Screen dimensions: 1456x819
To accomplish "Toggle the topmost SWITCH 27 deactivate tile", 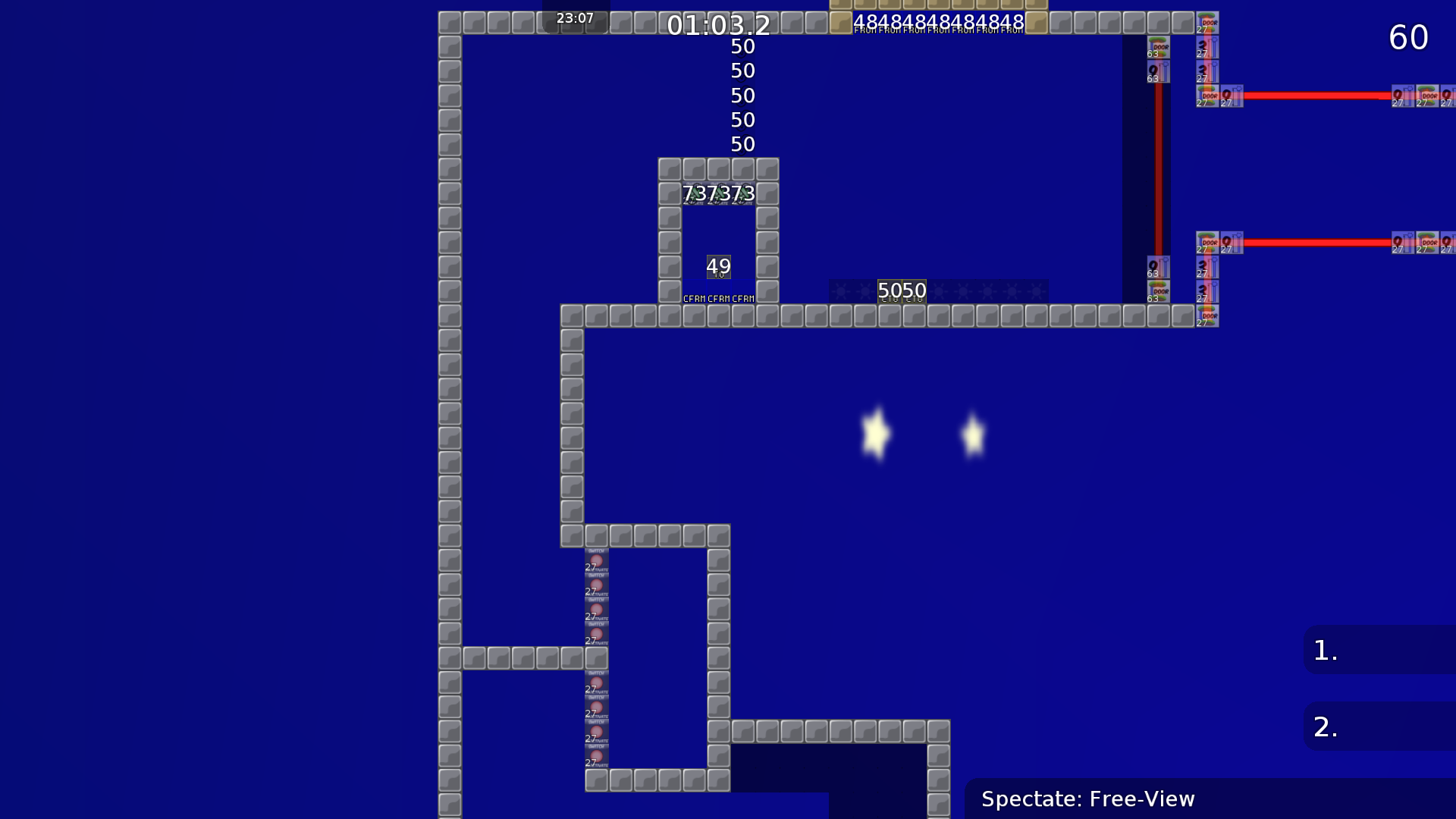I will (x=596, y=561).
